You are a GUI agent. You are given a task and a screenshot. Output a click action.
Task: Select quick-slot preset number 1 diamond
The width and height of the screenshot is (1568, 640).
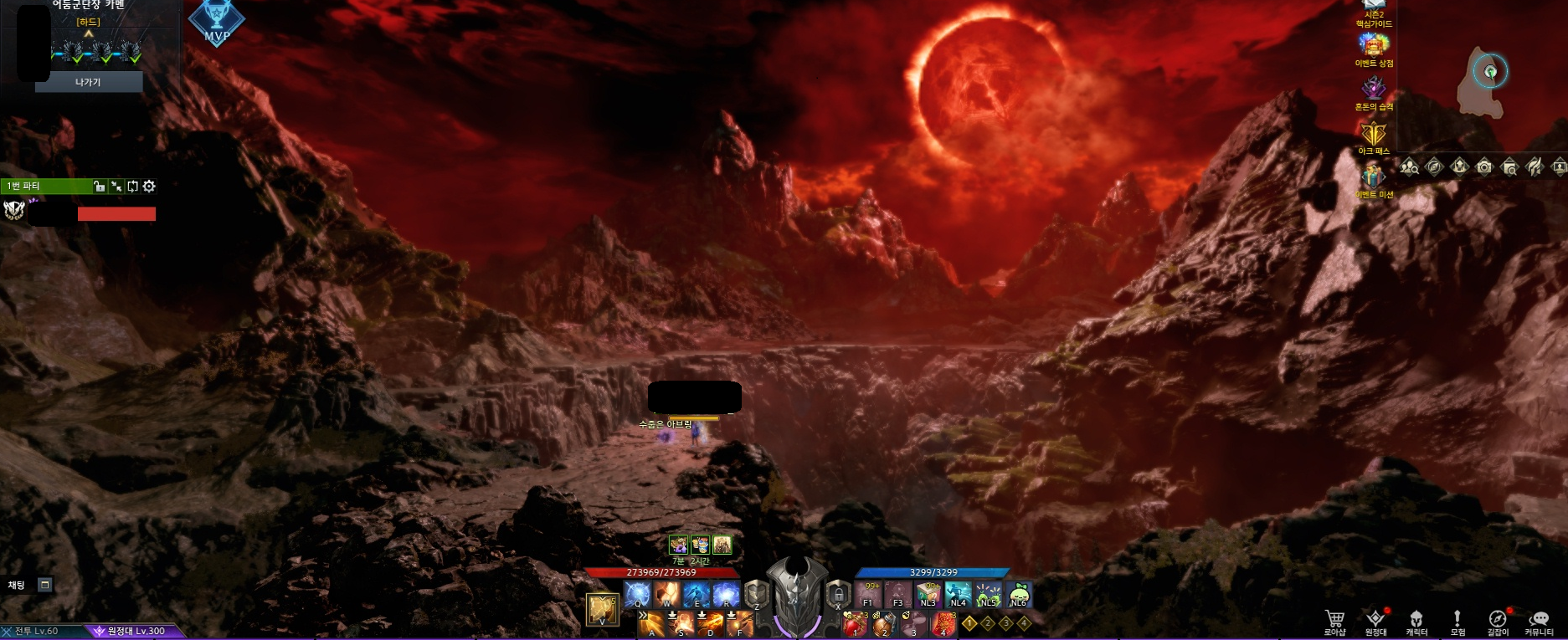pos(969,623)
